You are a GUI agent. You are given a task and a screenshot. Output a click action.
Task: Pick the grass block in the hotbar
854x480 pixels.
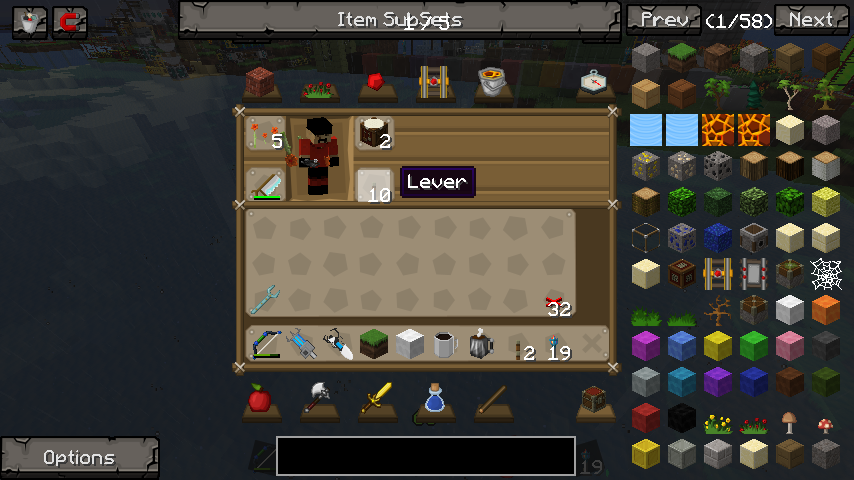tap(373, 344)
